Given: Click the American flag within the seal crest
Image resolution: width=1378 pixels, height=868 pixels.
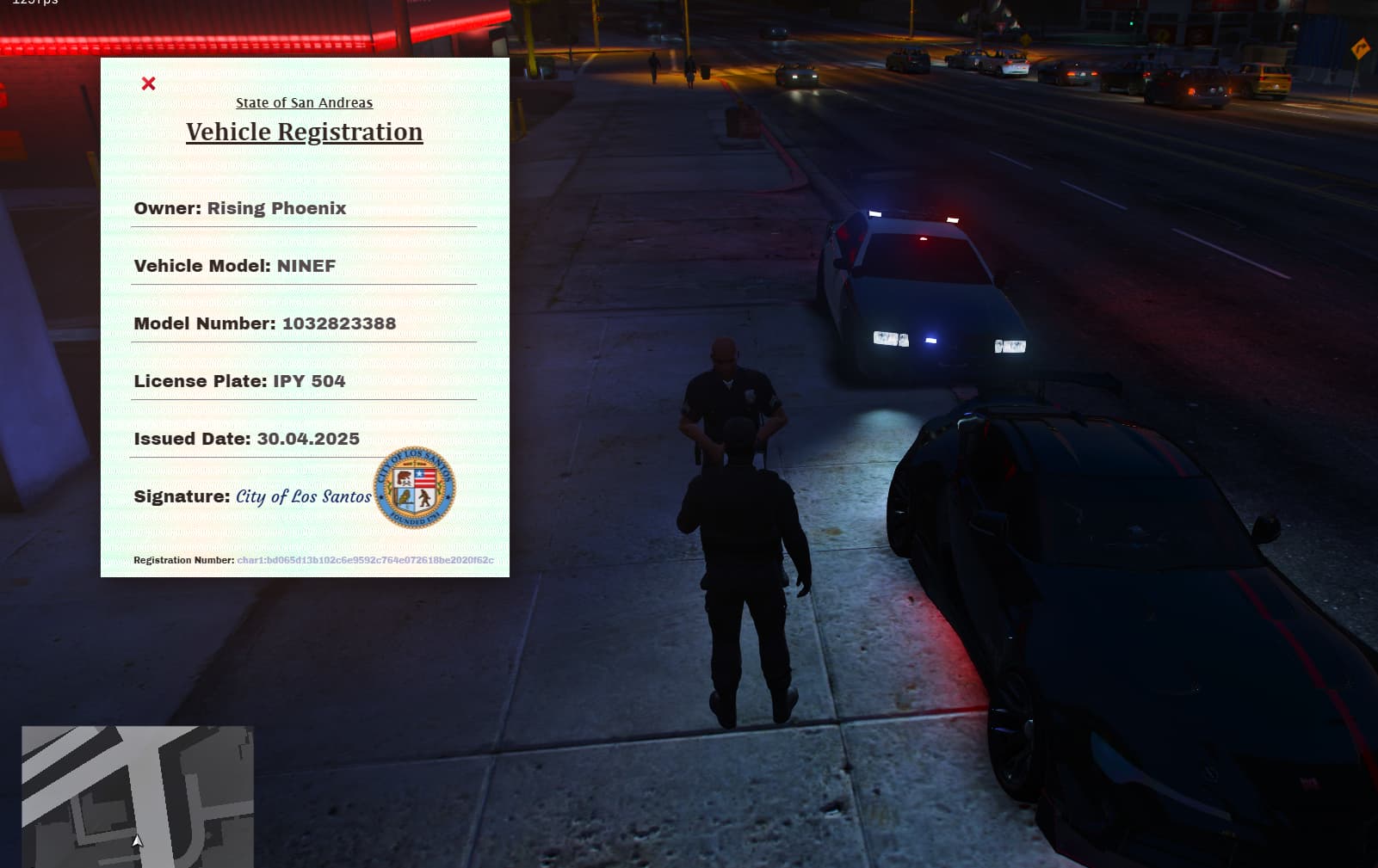Looking at the screenshot, I should coord(425,478).
